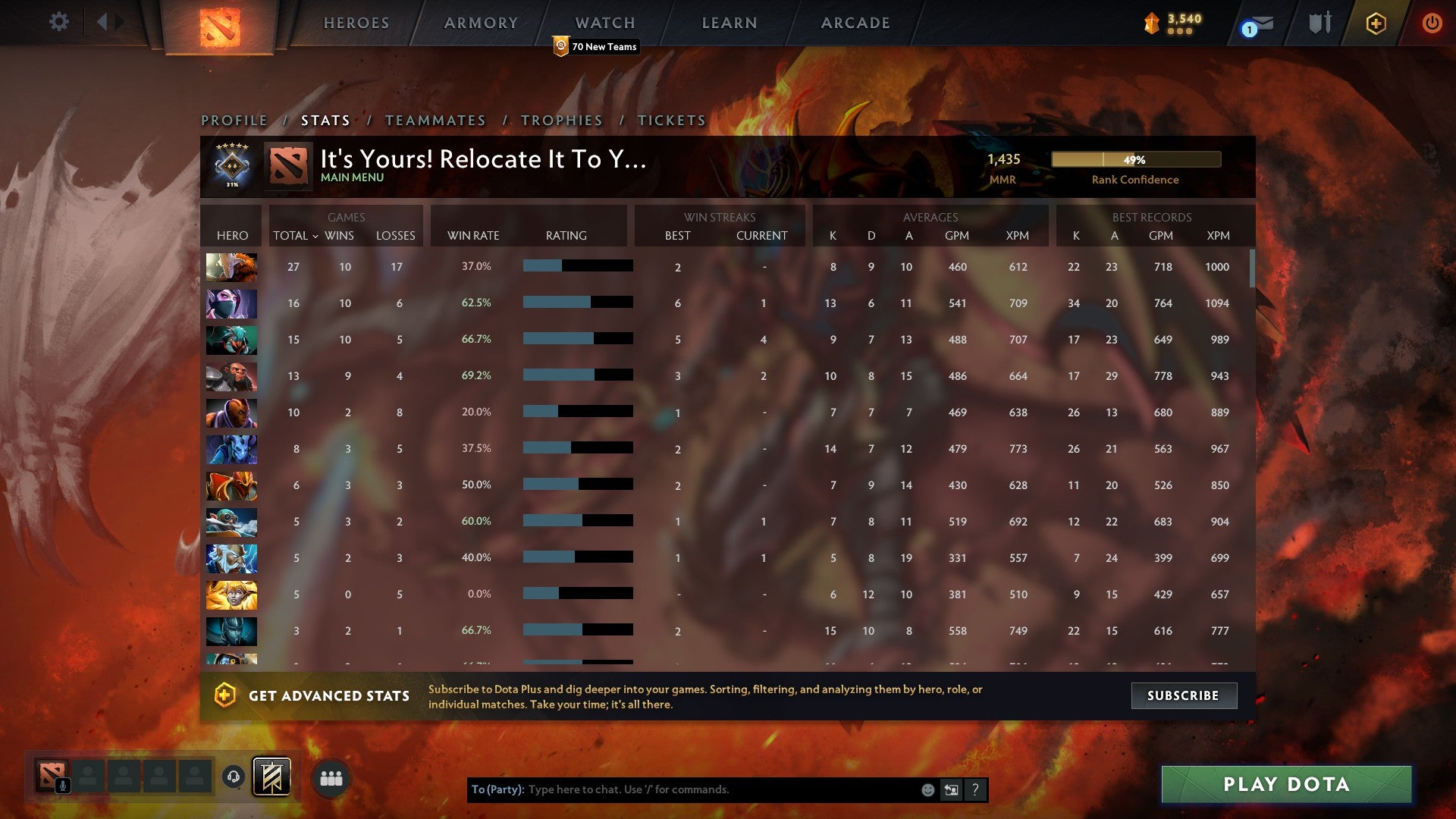The height and width of the screenshot is (819, 1456).
Task: Click the question mark chat help icon
Action: pyautogui.click(x=975, y=789)
